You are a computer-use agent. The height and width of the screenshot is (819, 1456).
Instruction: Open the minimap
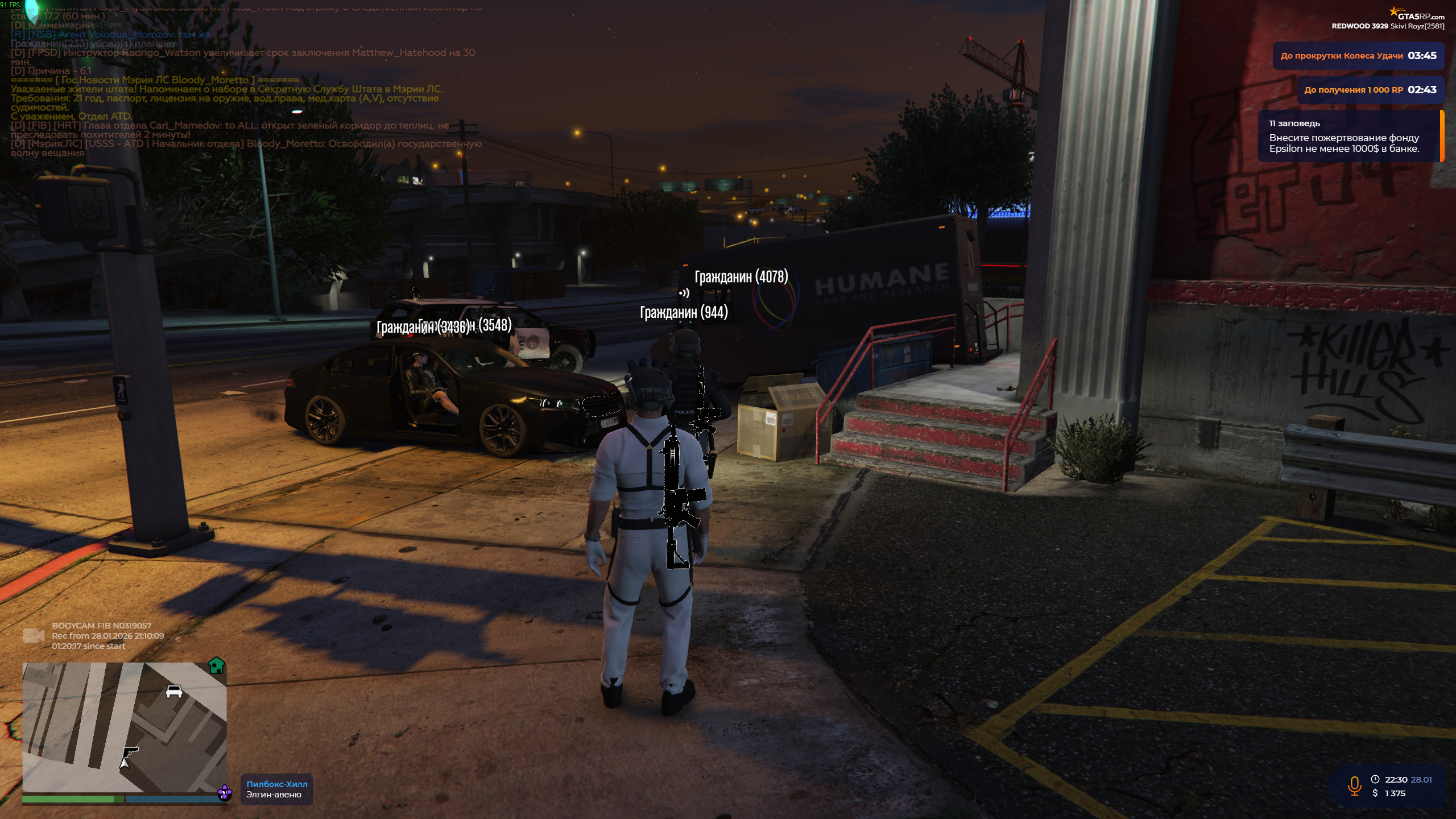click(125, 728)
